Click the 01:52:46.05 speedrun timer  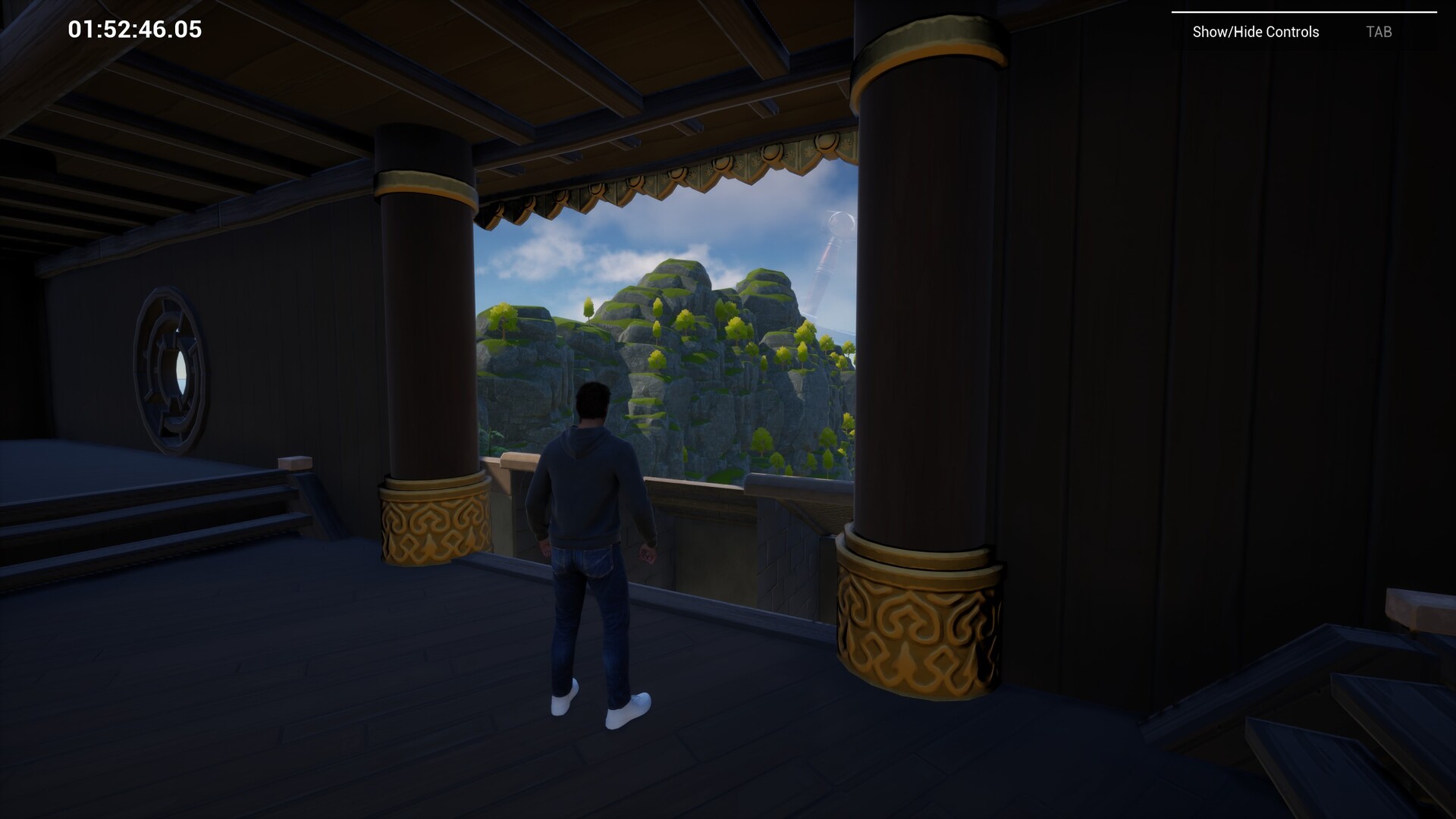point(133,30)
